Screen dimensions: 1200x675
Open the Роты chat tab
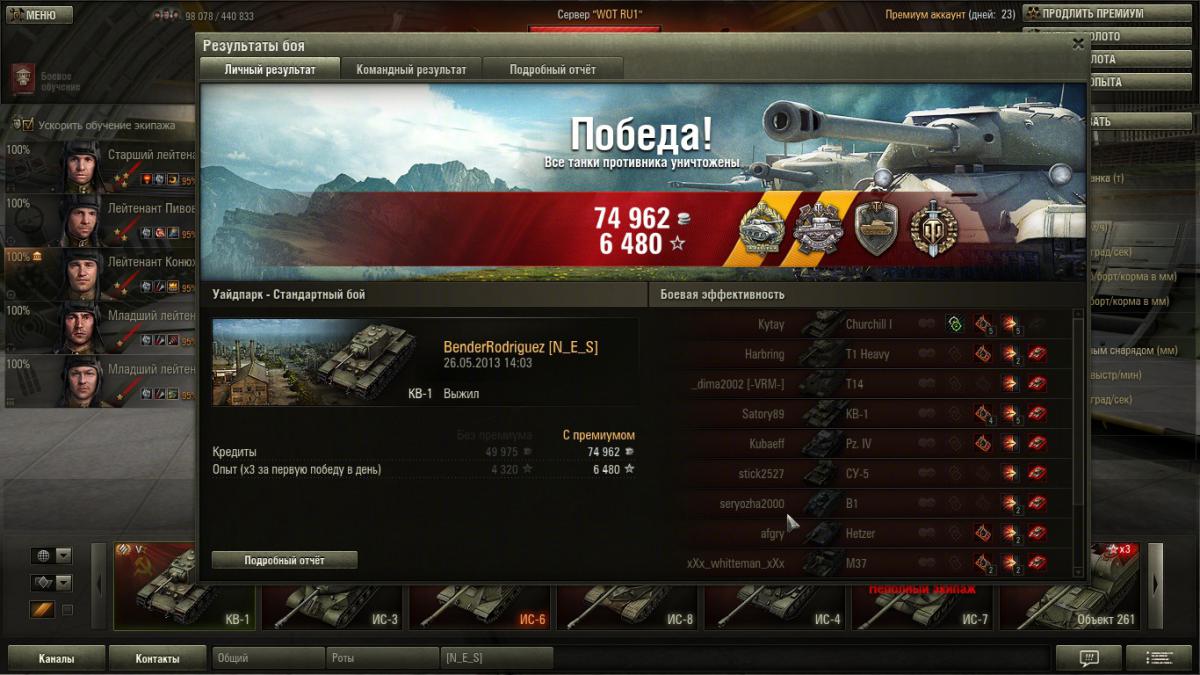tap(382, 658)
